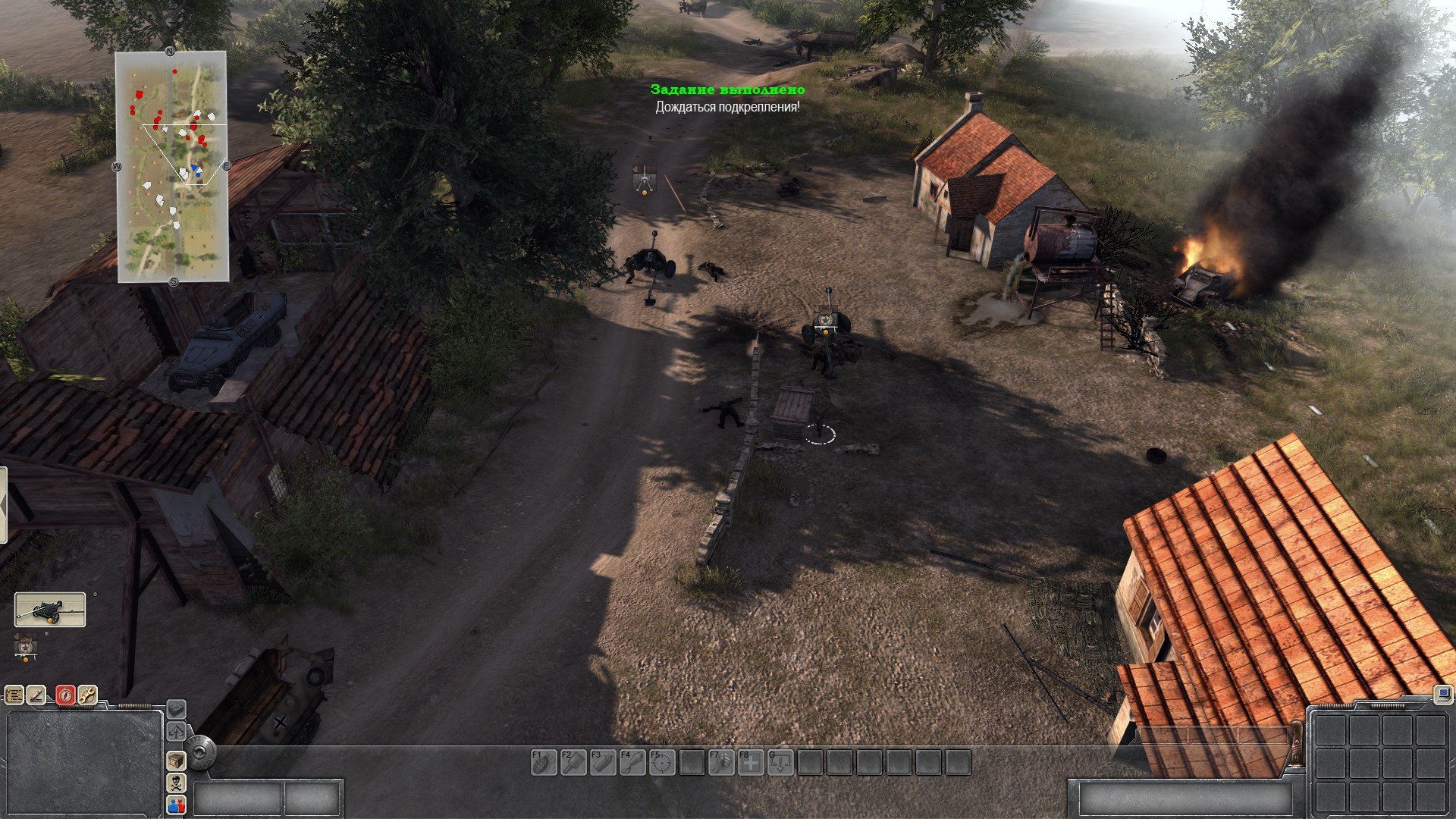Open the blue and red players panel
Screen dimensions: 1456x819
[x=176, y=805]
